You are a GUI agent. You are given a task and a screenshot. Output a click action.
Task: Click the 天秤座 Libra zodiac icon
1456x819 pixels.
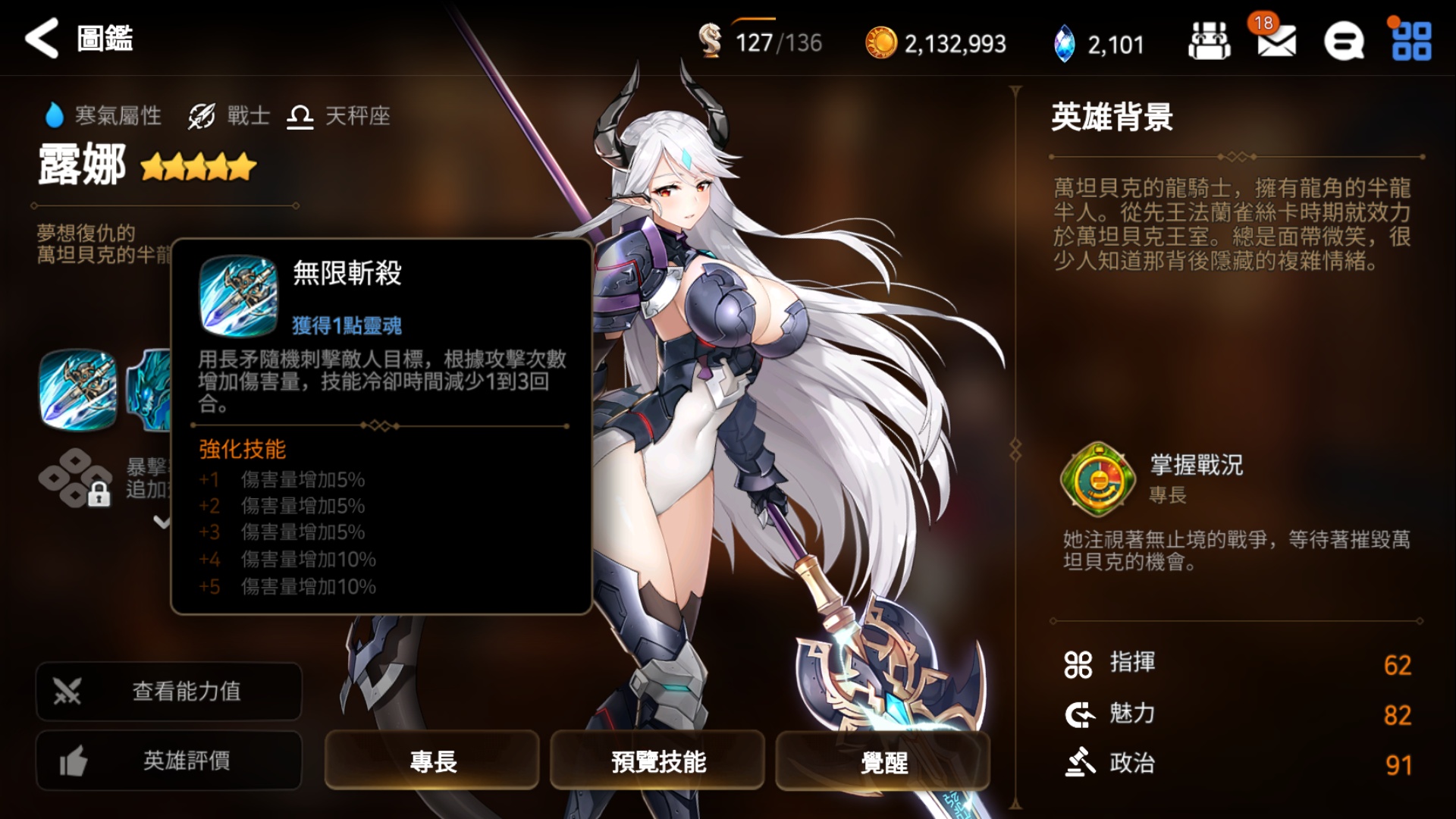300,115
